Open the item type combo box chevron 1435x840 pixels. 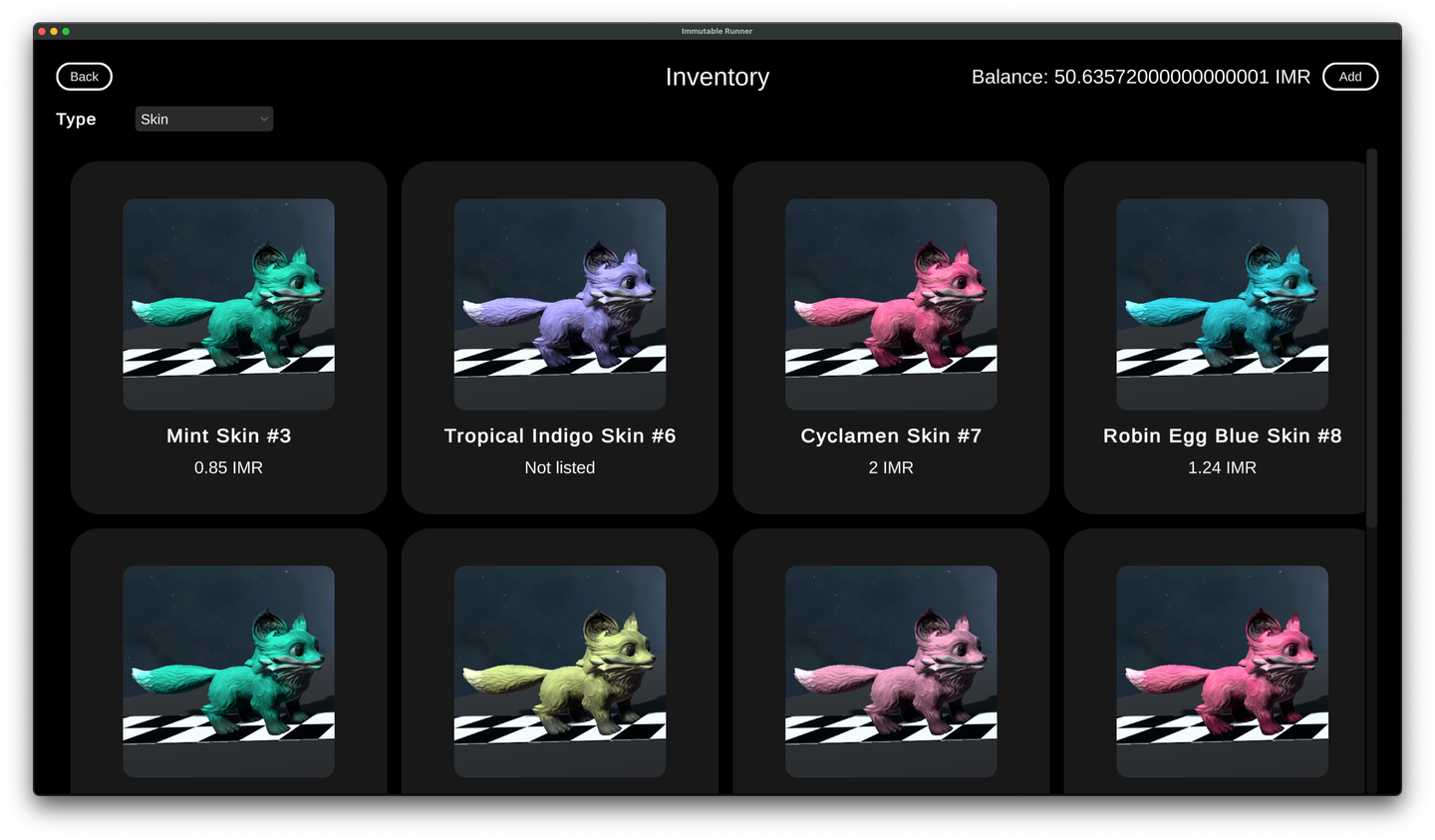[263, 119]
